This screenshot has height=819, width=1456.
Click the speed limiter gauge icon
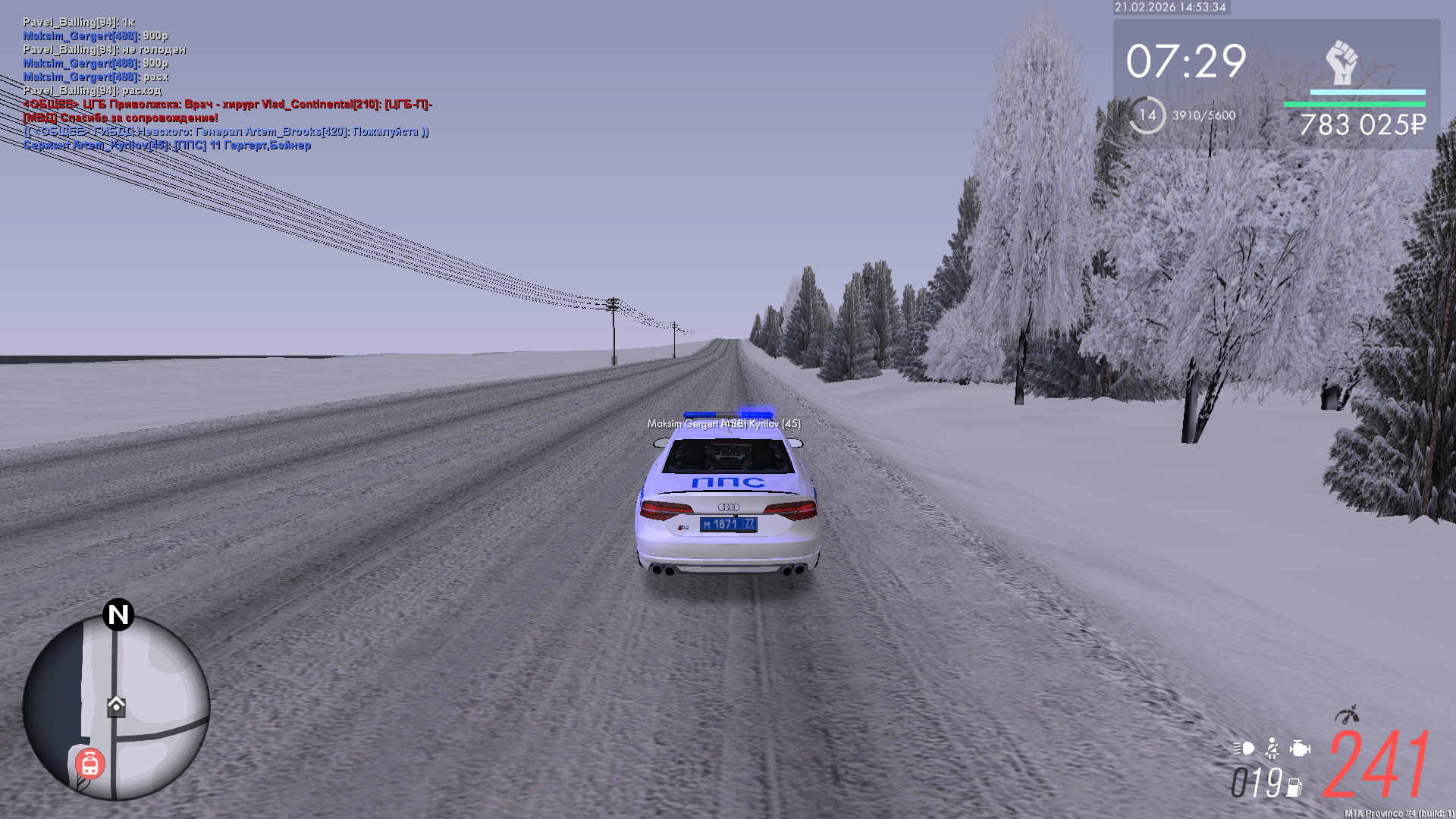(1347, 715)
